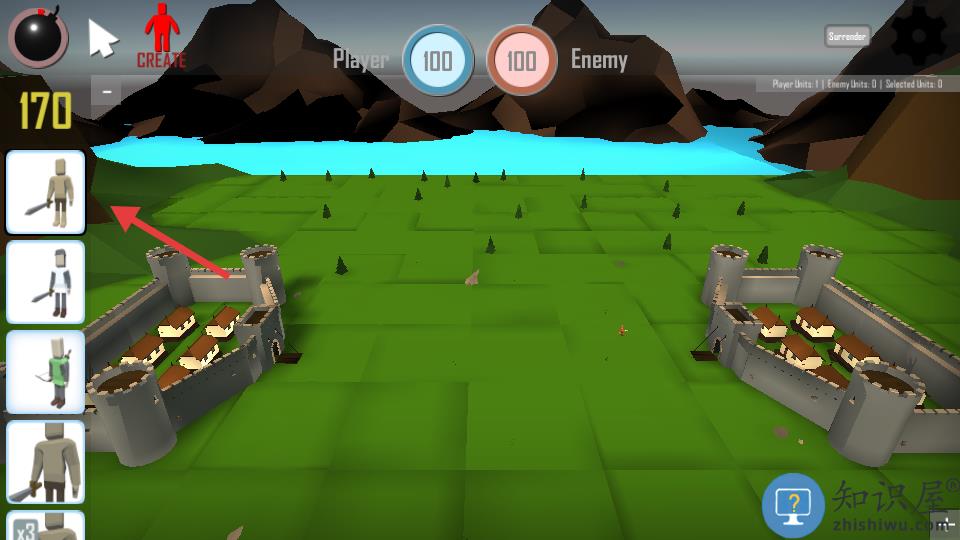This screenshot has width=960, height=540.
Task: Activate the bomb ability icon
Action: pos(38,36)
